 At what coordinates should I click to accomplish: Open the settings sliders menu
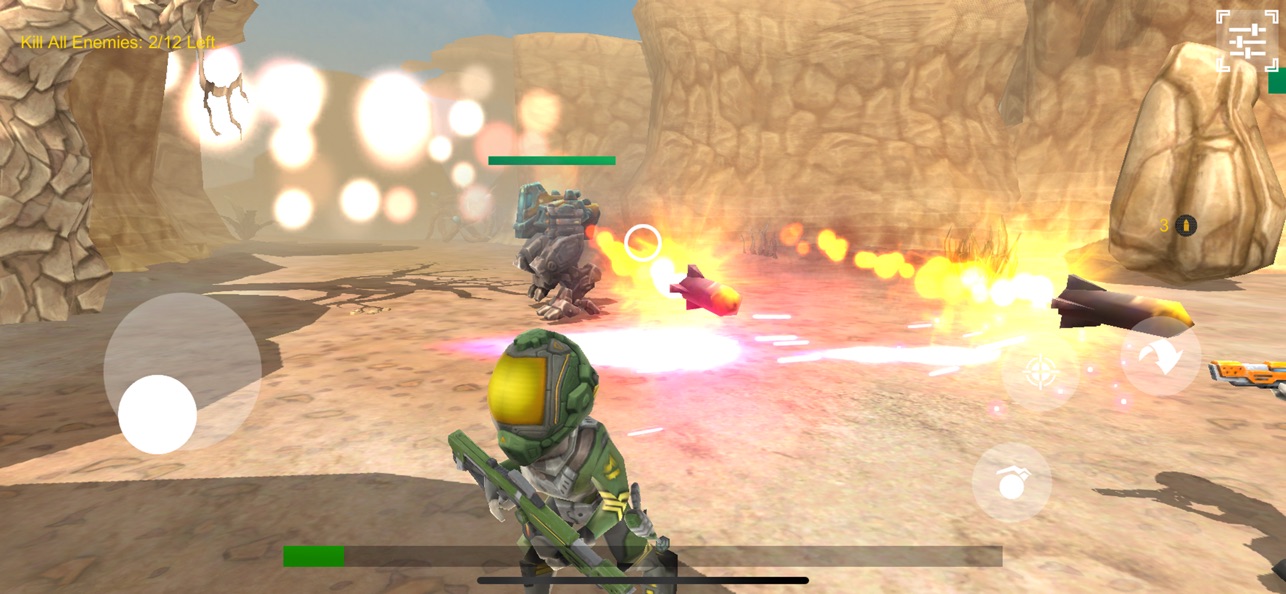(x=1247, y=41)
